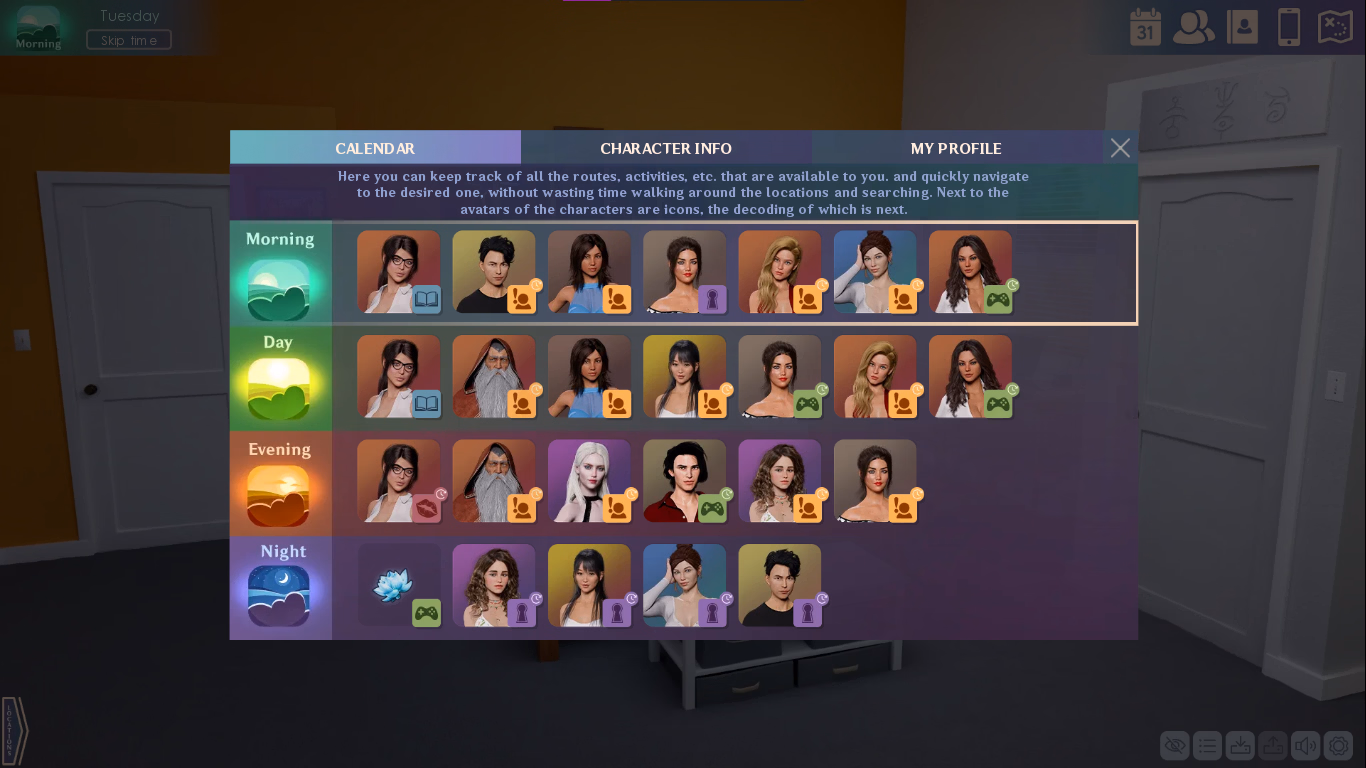Open the calendar icon showing 31
The width and height of the screenshot is (1366, 768).
1146,27
